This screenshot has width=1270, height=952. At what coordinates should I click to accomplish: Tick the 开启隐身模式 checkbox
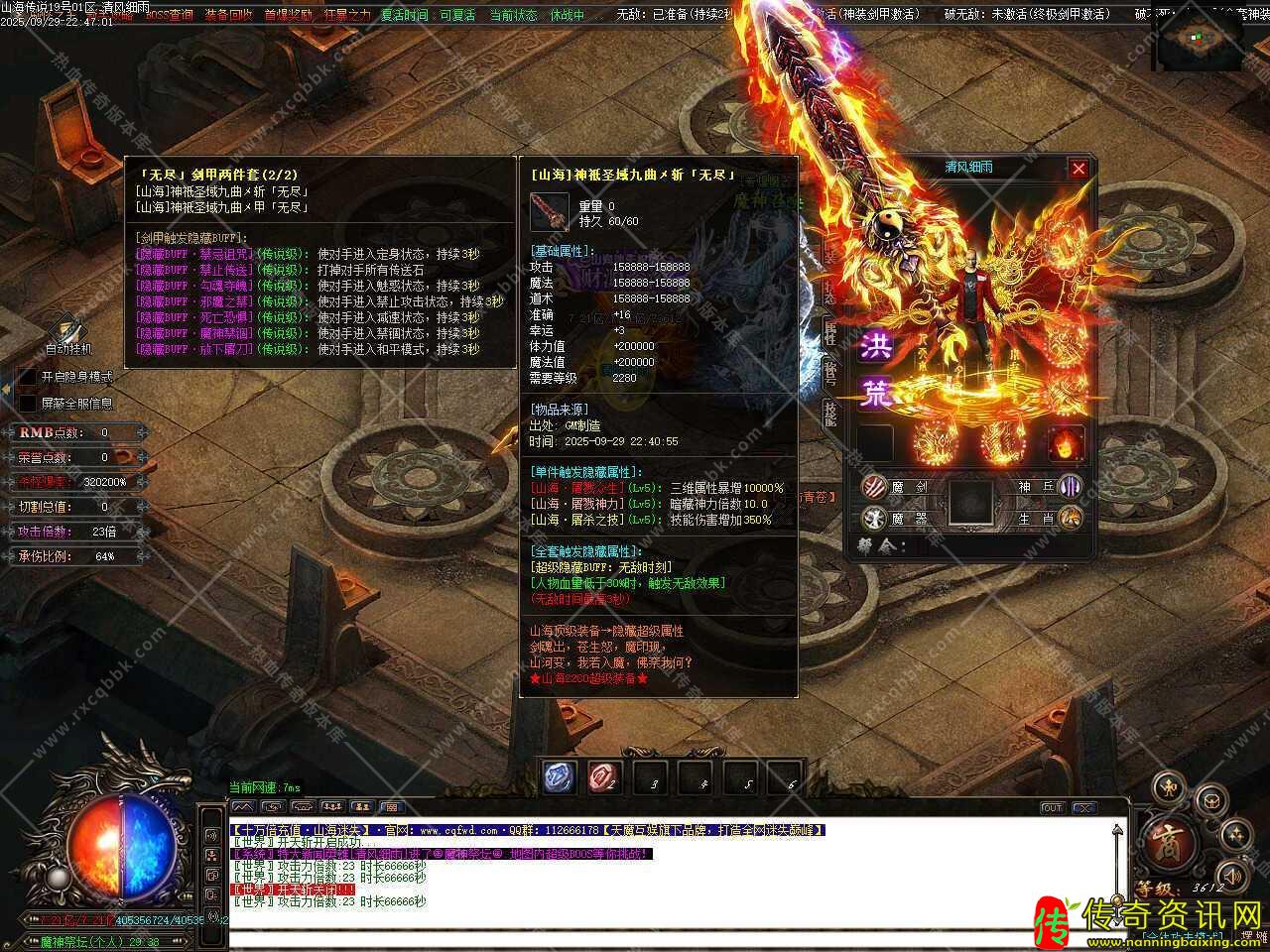[28, 378]
